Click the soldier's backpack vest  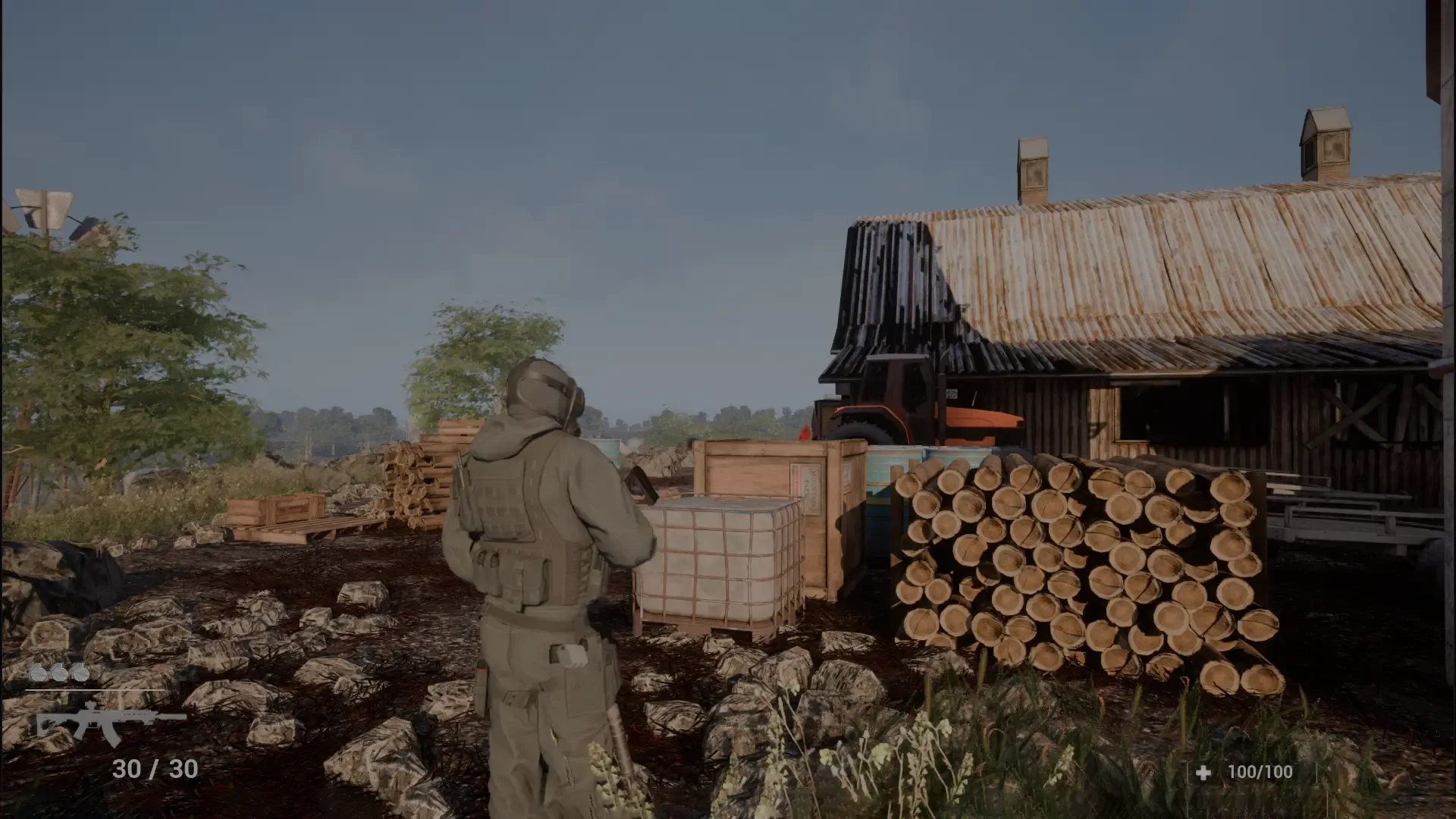(x=523, y=516)
